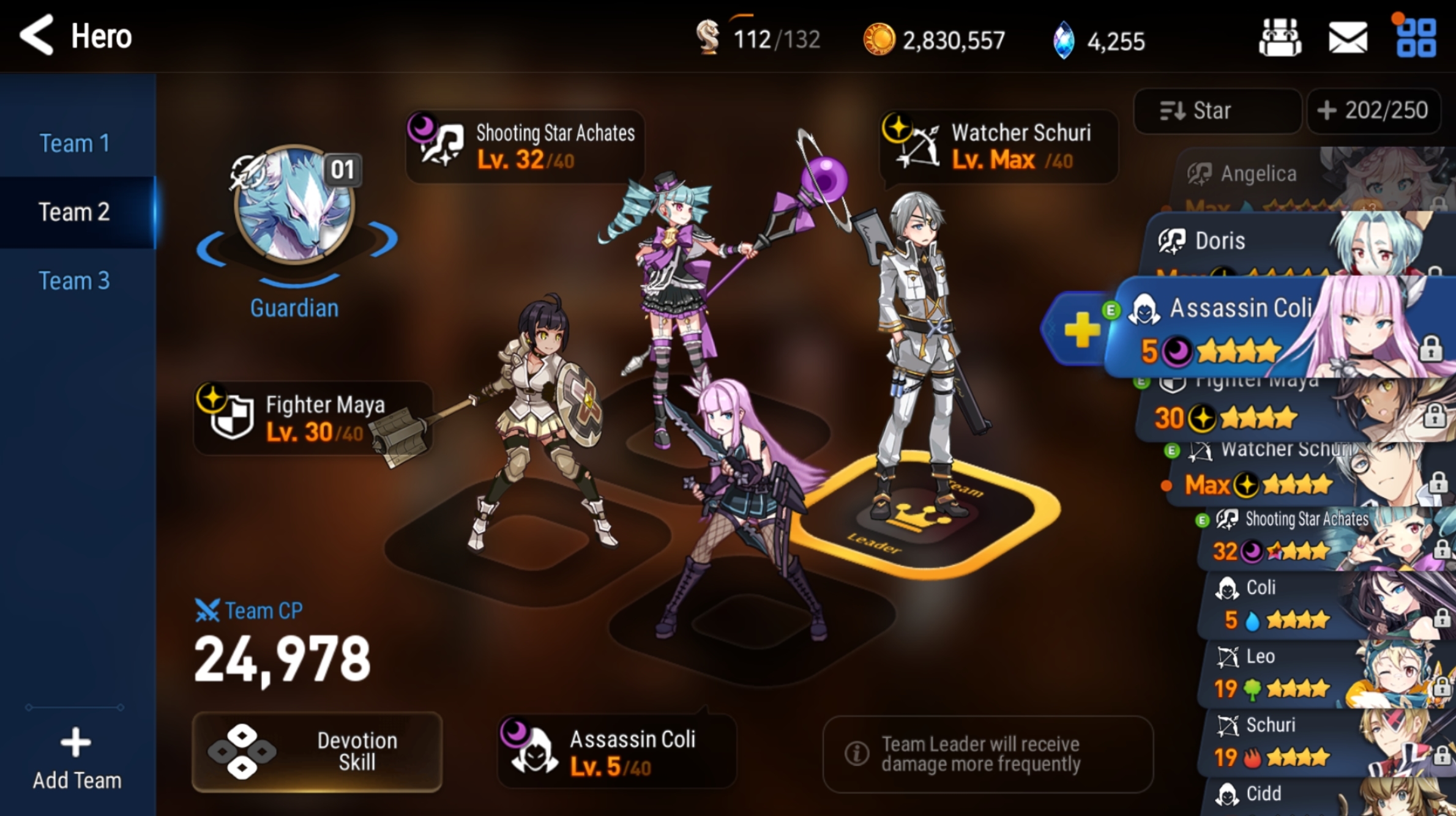Switch to Team 1 tab
The height and width of the screenshot is (816, 1456).
[75, 143]
